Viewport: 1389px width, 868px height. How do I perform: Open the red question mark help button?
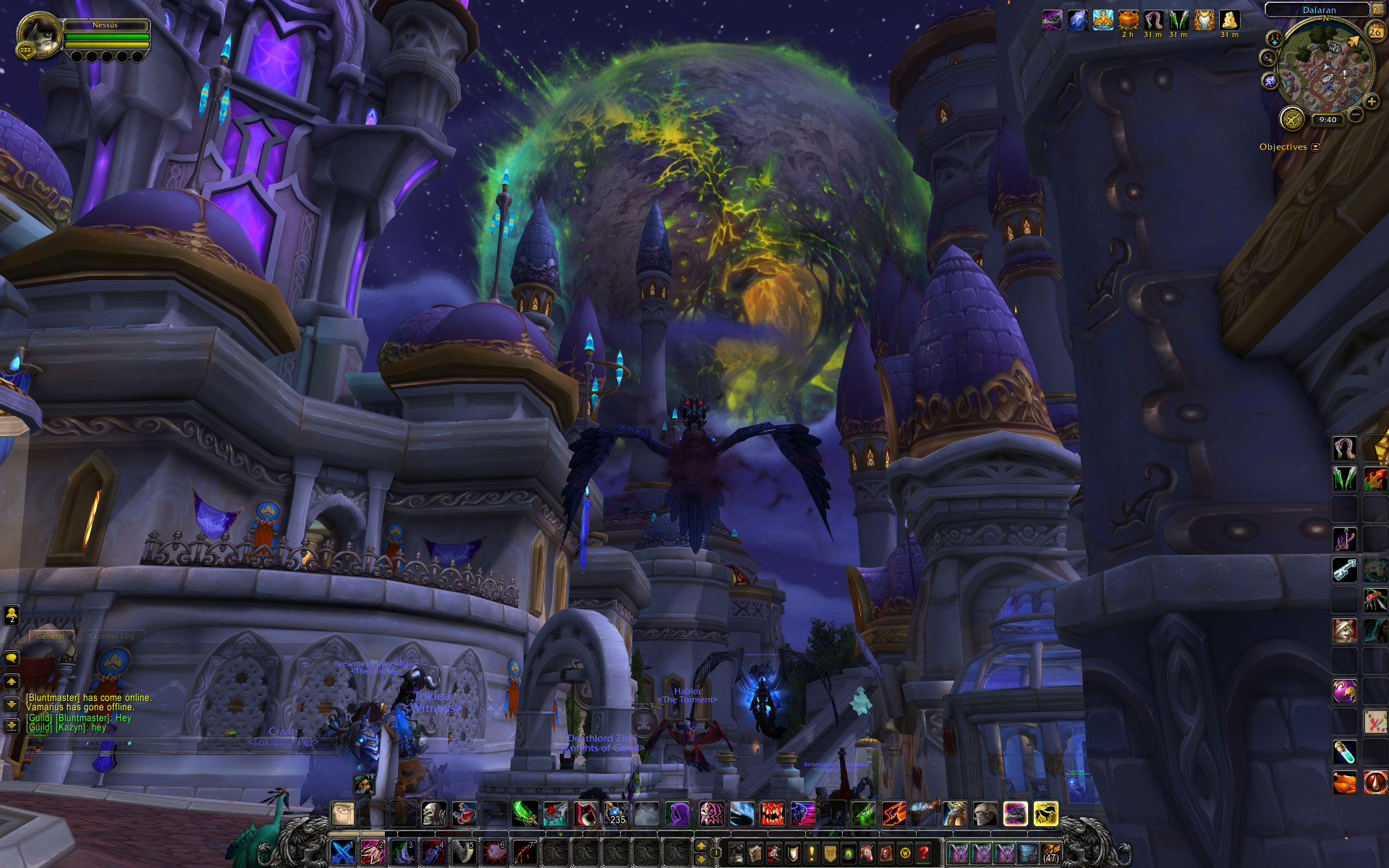pyautogui.click(x=923, y=853)
